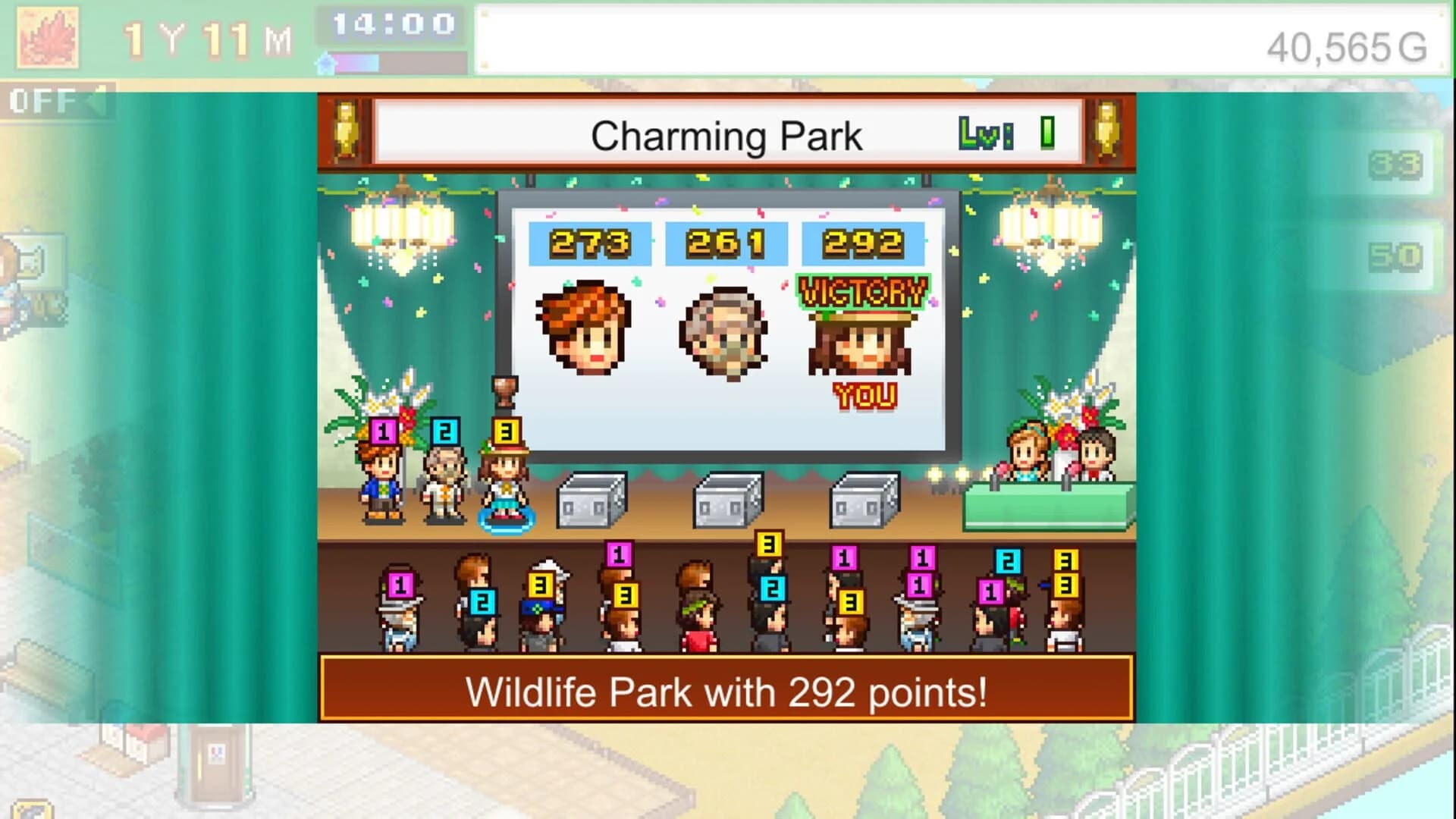The image size is (1456, 819).
Task: Select the Charming Park title banner
Action: tap(726, 133)
